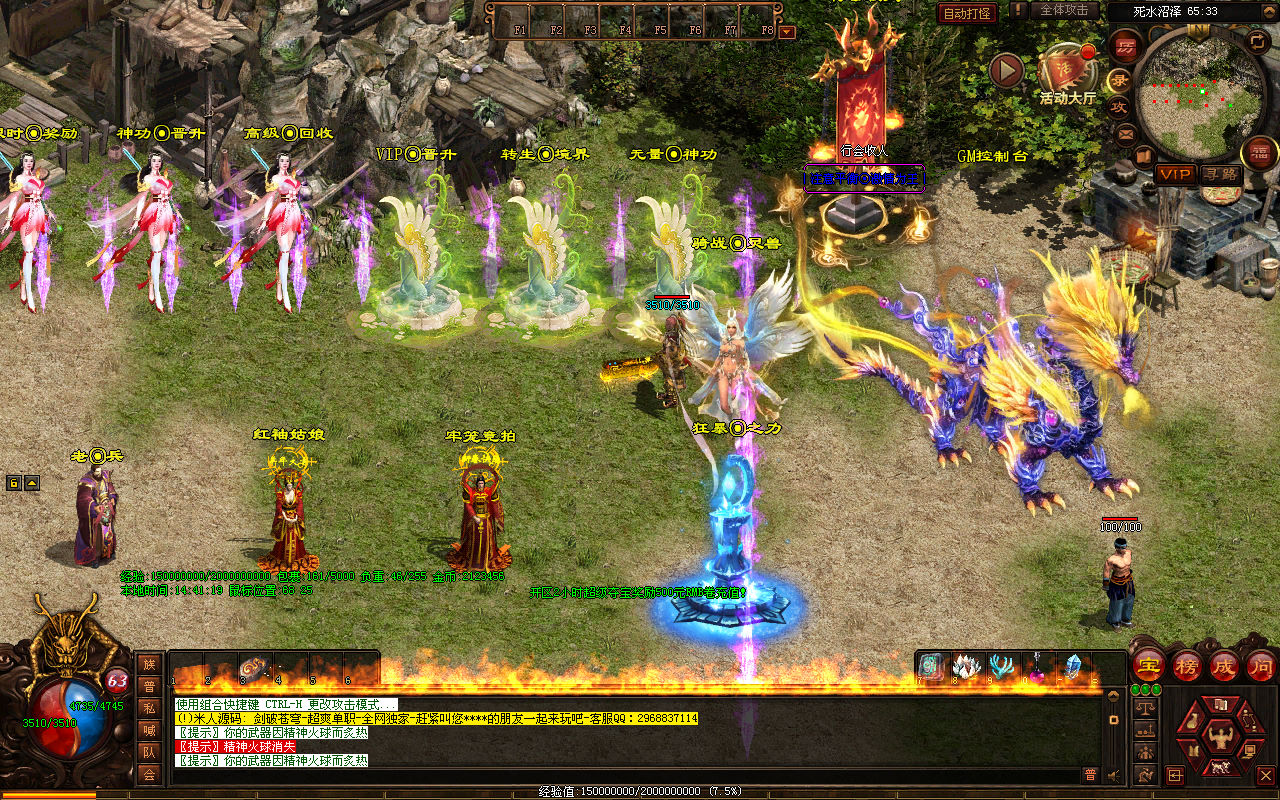
Task: Close the hexagon menu with X button
Action: tap(1265, 775)
